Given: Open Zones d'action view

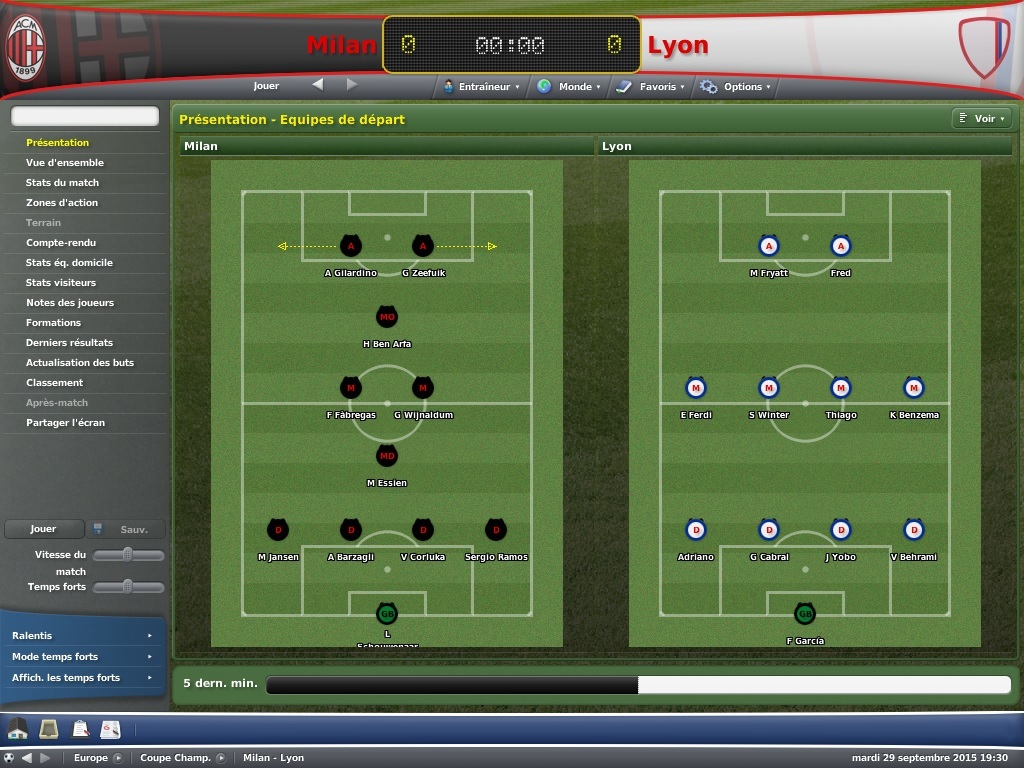Looking at the screenshot, I should (x=62, y=203).
